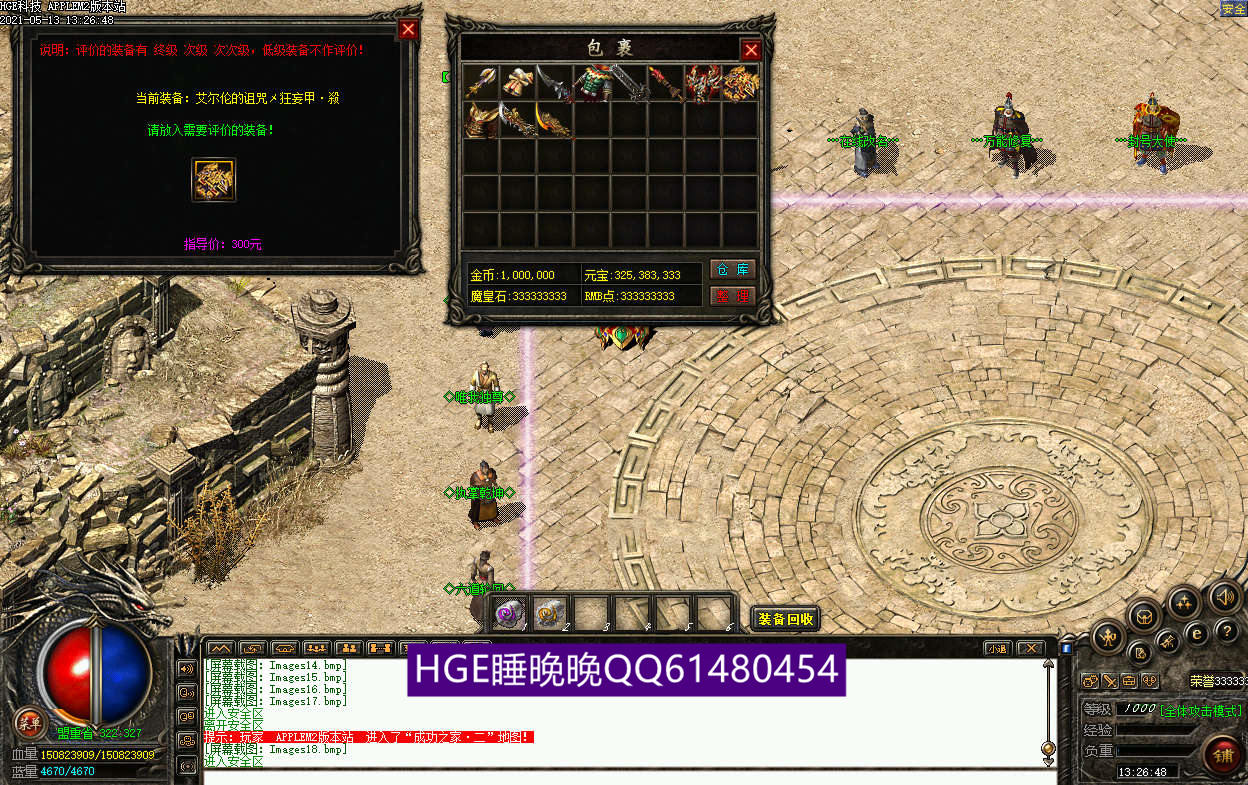This screenshot has width=1248, height=785.
Task: Select the golden armor in the appraisal slot
Action: click(213, 180)
